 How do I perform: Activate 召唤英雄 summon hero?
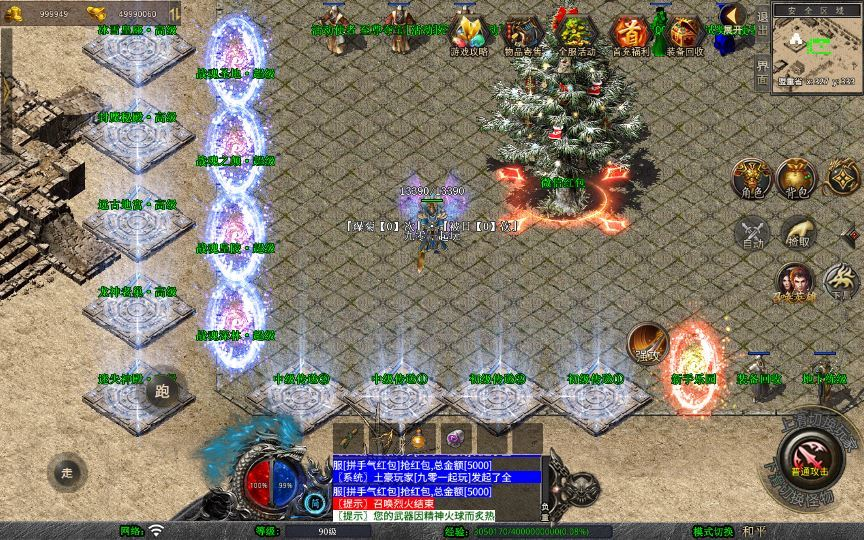point(793,282)
